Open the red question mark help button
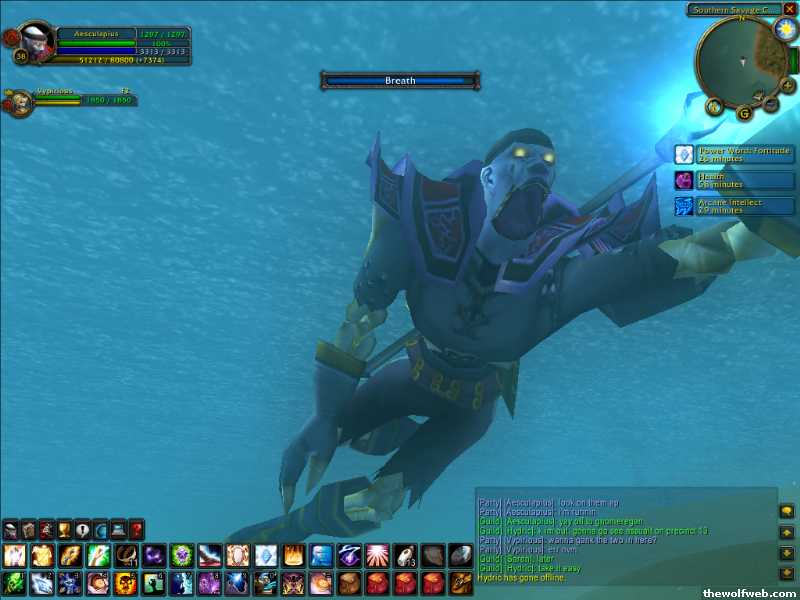This screenshot has height=600, width=800. pos(136,529)
